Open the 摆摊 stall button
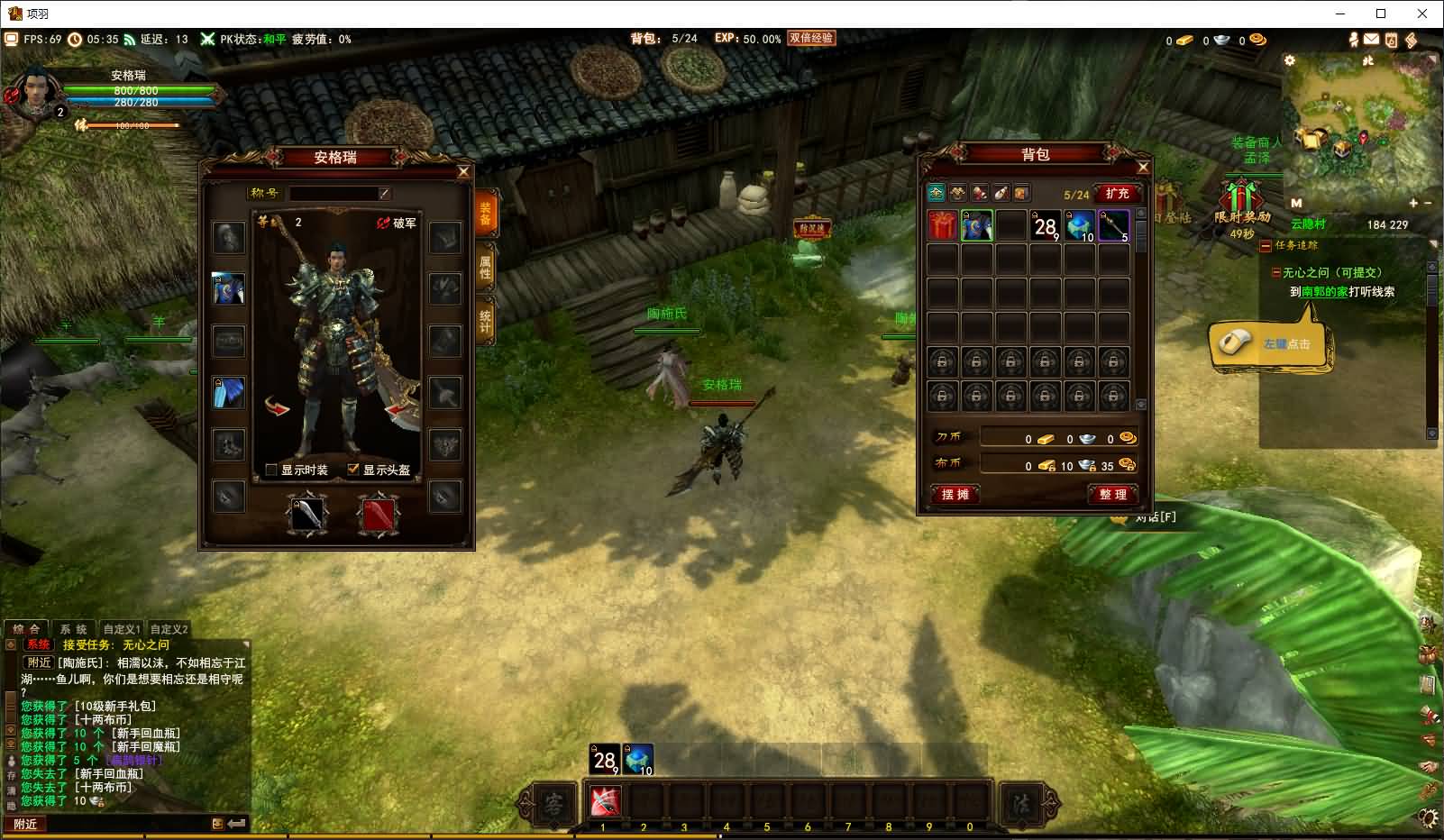1444x840 pixels. pos(955,494)
